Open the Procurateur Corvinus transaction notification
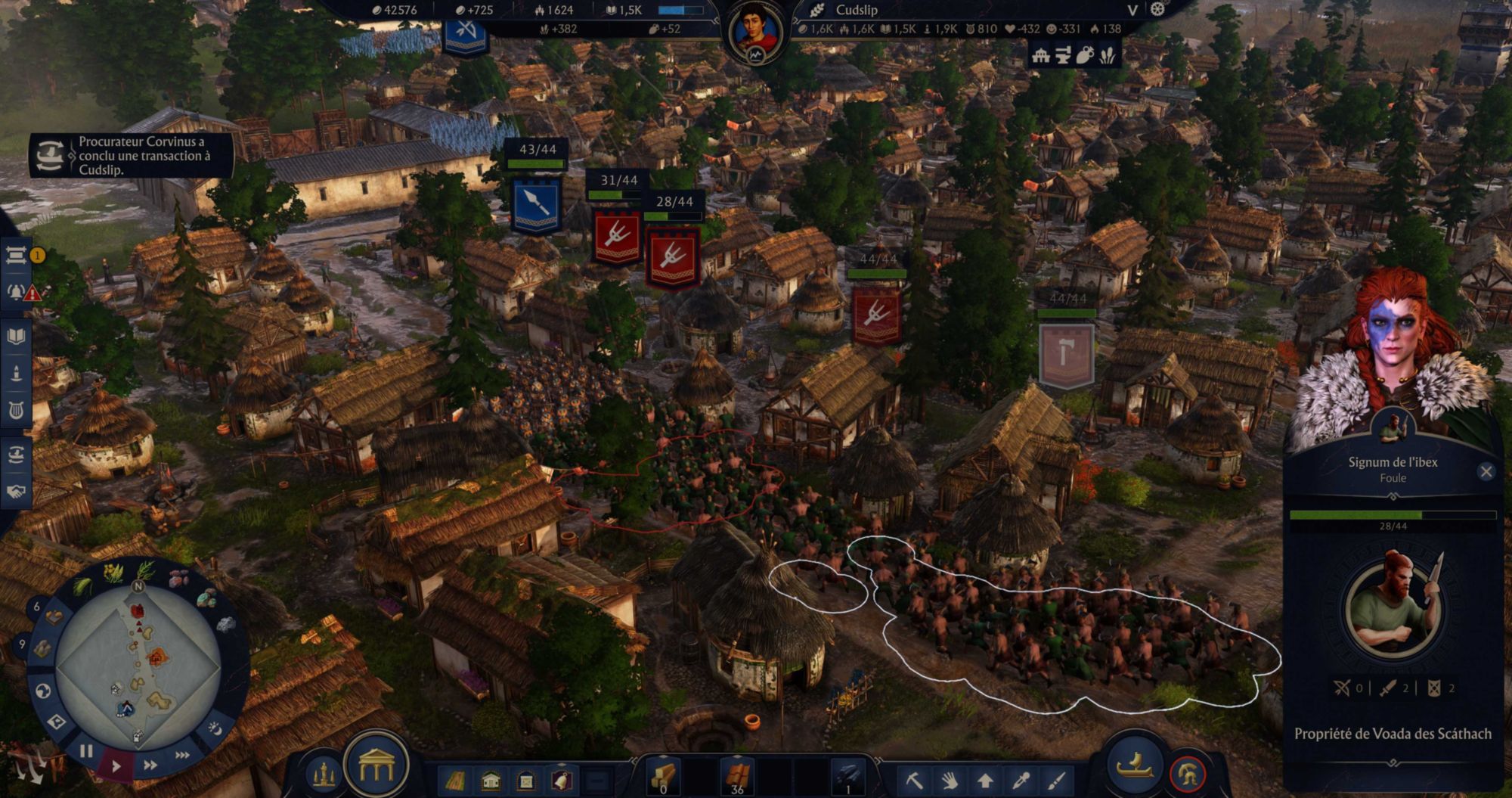The width and height of the screenshot is (1512, 798). [132, 156]
